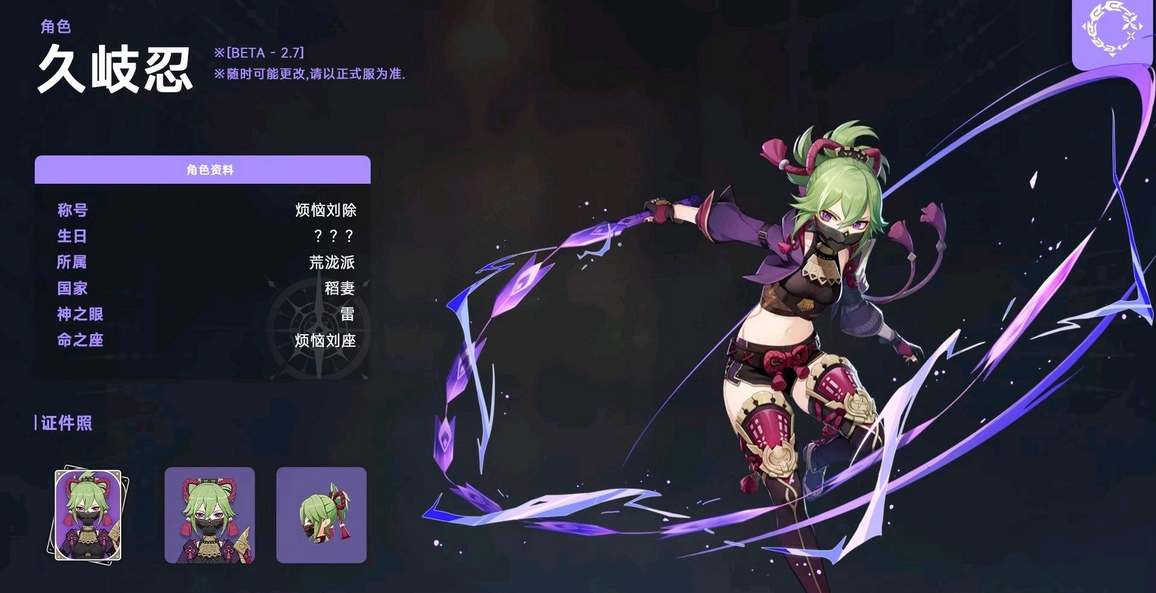
Task: Select the 角色资料 header bar
Action: (x=203, y=170)
